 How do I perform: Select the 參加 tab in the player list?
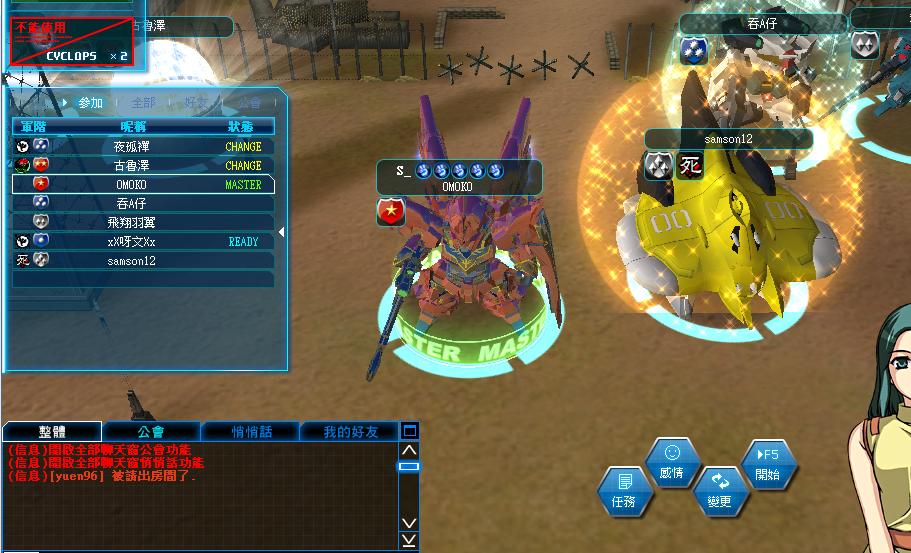[x=90, y=103]
